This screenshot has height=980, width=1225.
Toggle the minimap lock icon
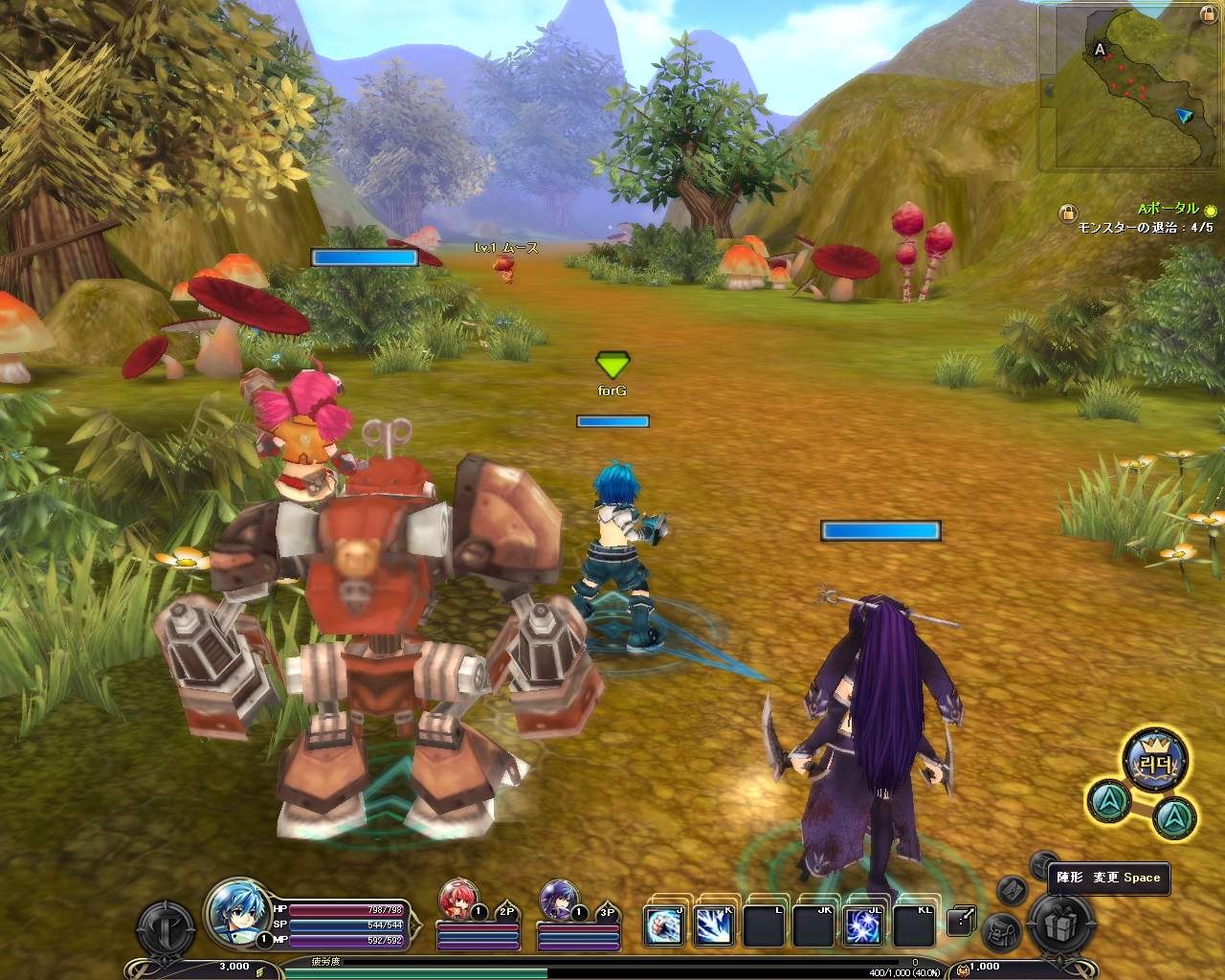point(1208,14)
